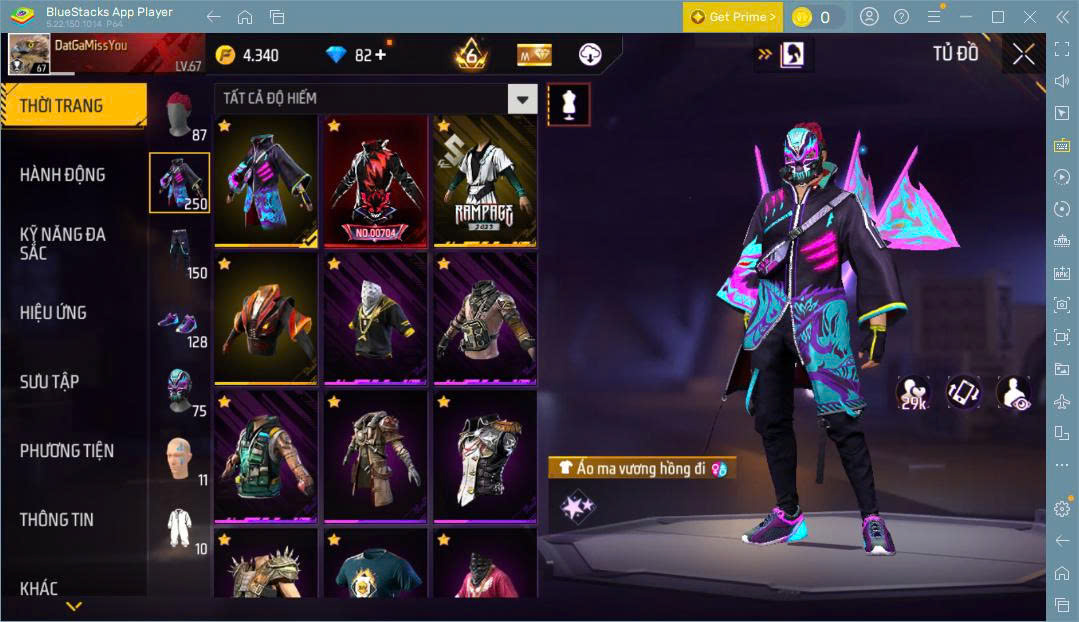The height and width of the screenshot is (622, 1079).
Task: Go to the SƯU TẬP tab
Action: pyautogui.click(x=50, y=382)
